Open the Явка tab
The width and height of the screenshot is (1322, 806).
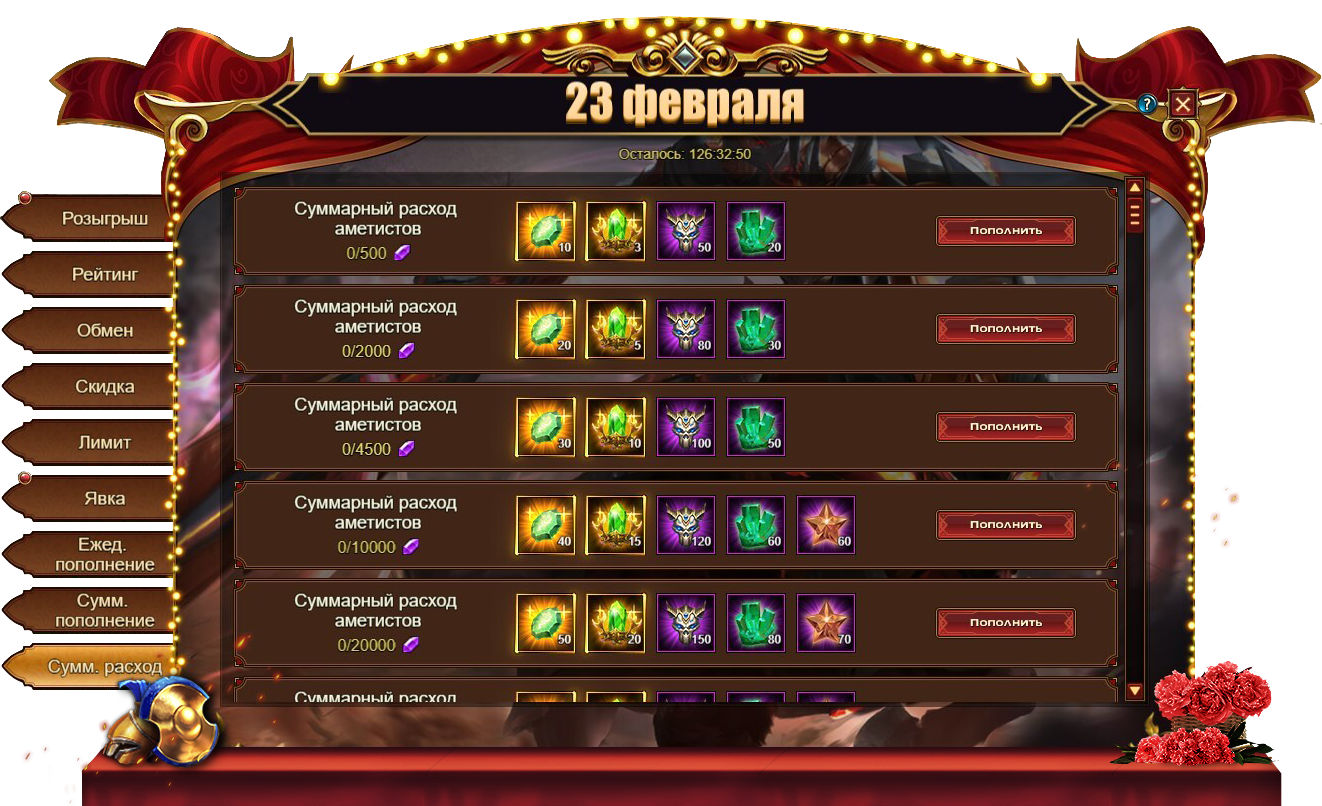(x=104, y=498)
